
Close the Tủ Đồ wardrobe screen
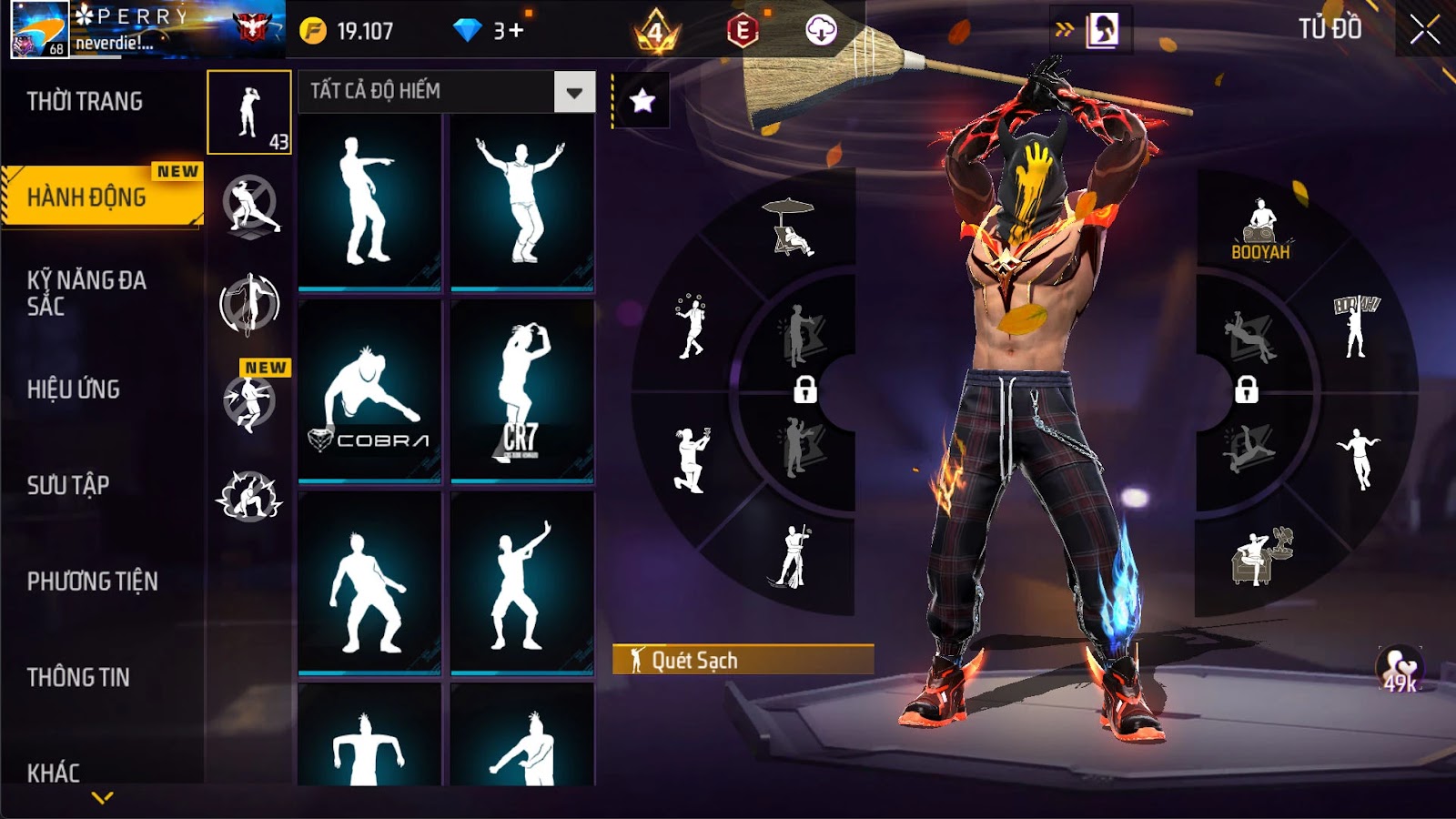click(x=1424, y=30)
